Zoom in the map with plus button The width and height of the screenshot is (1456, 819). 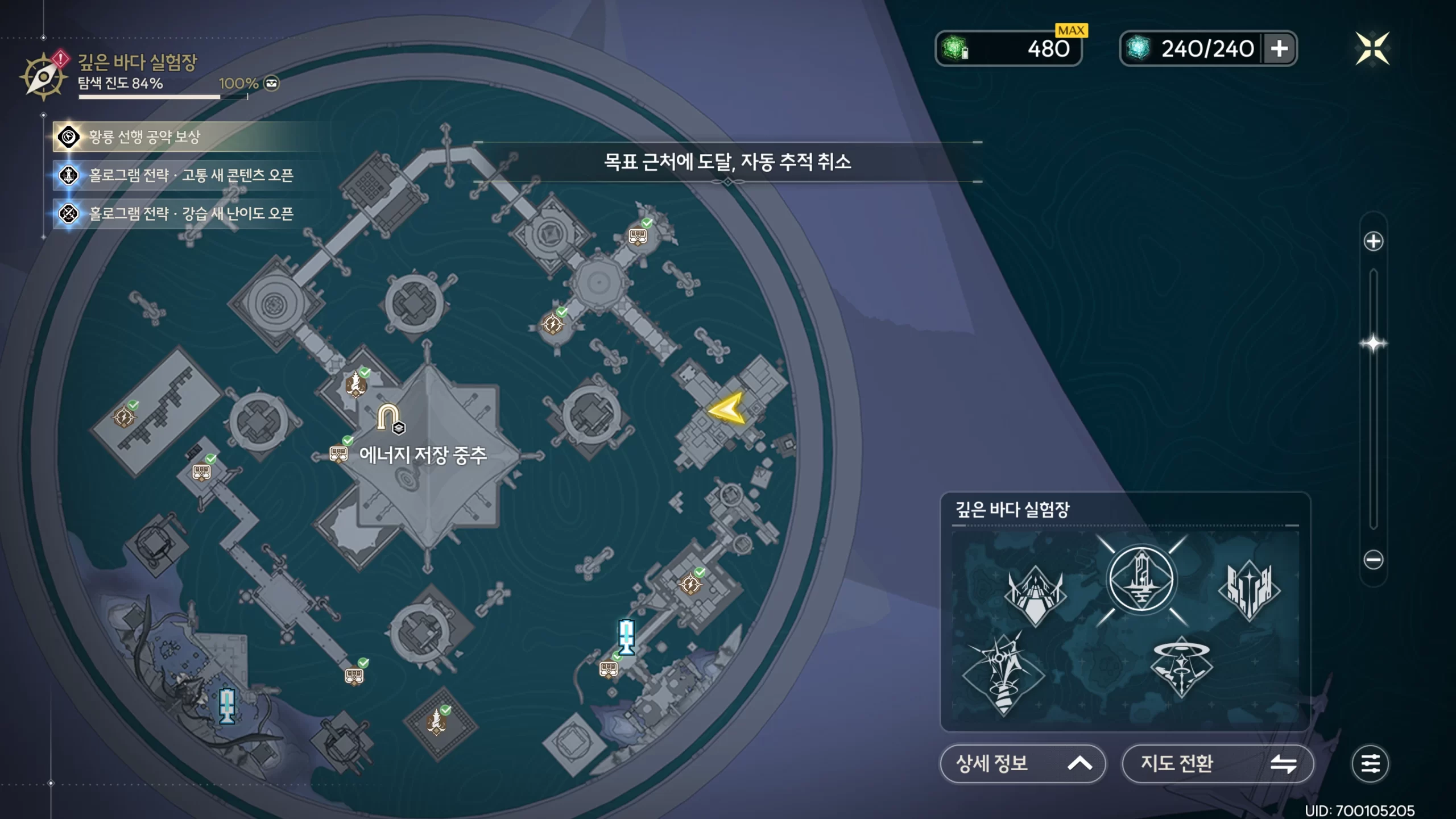(x=1373, y=241)
